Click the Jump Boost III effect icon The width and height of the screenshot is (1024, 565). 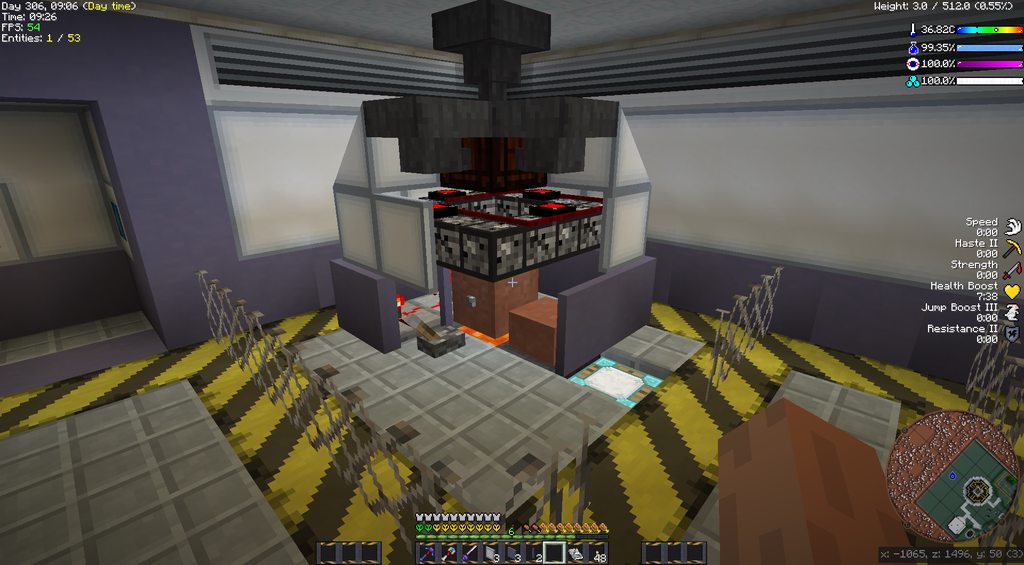point(1012,312)
